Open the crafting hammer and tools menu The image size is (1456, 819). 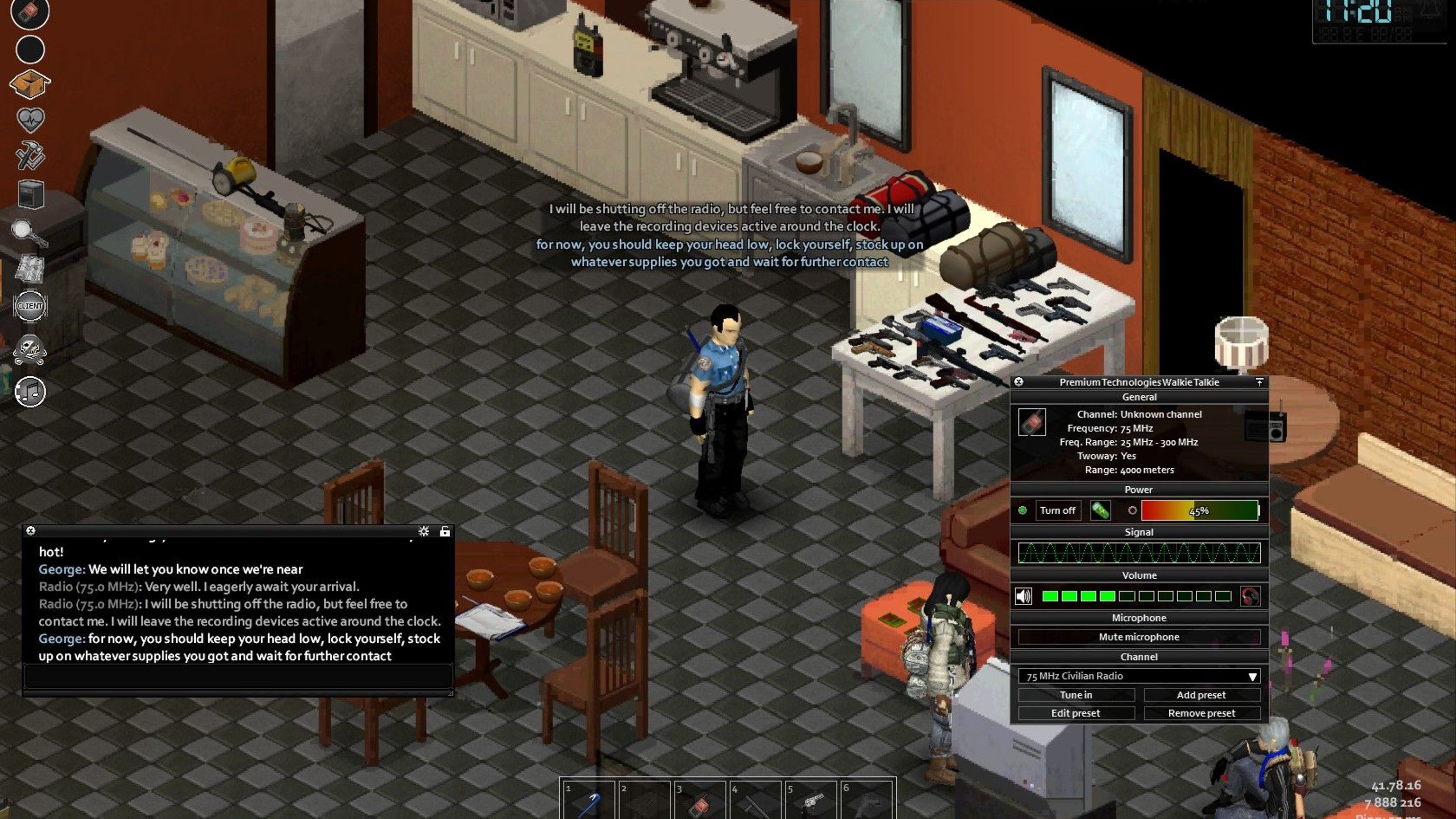pos(30,155)
